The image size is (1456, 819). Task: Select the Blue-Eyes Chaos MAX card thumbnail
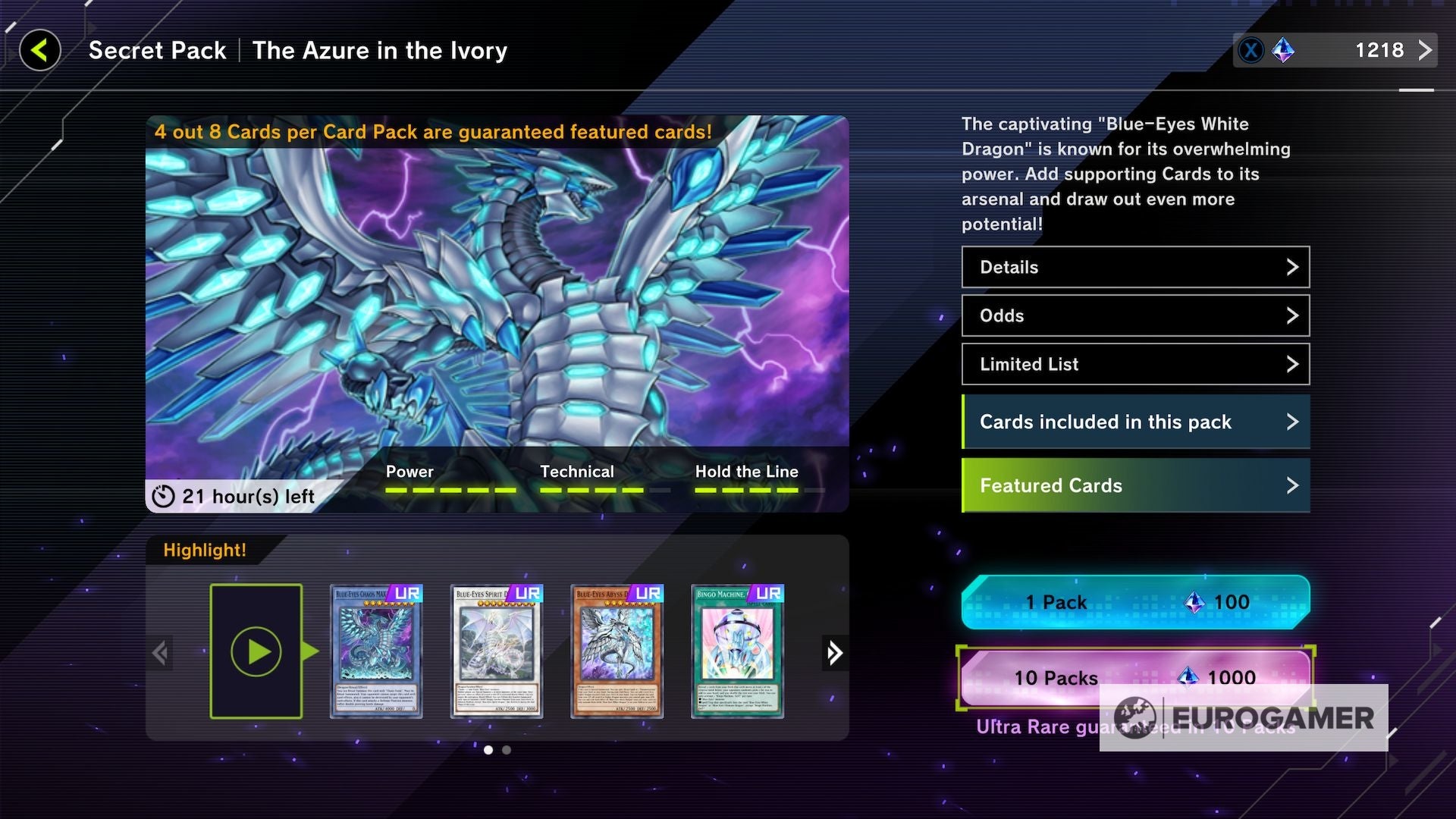[x=377, y=652]
